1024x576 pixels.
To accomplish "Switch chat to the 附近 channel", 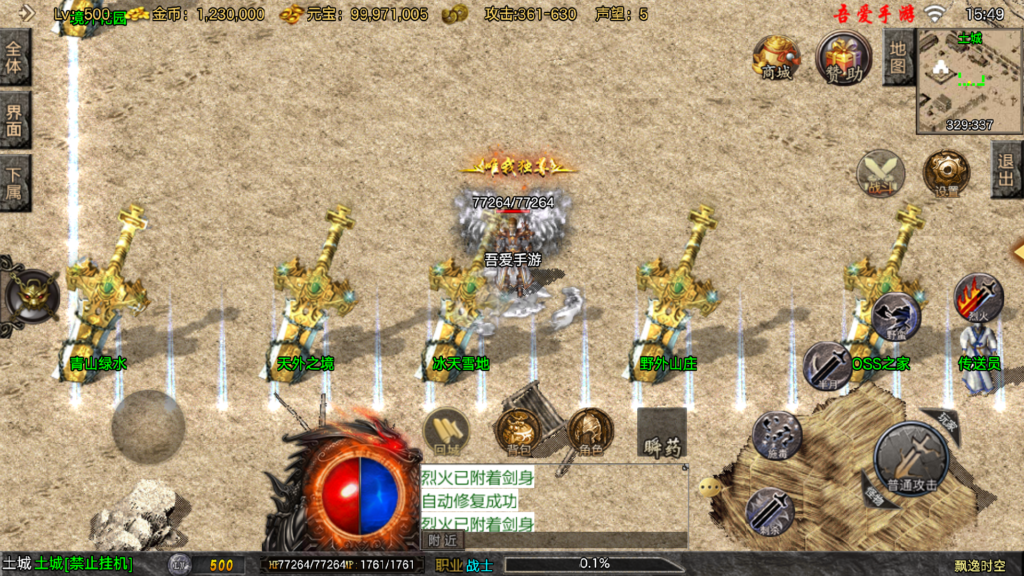I will pyautogui.click(x=442, y=540).
